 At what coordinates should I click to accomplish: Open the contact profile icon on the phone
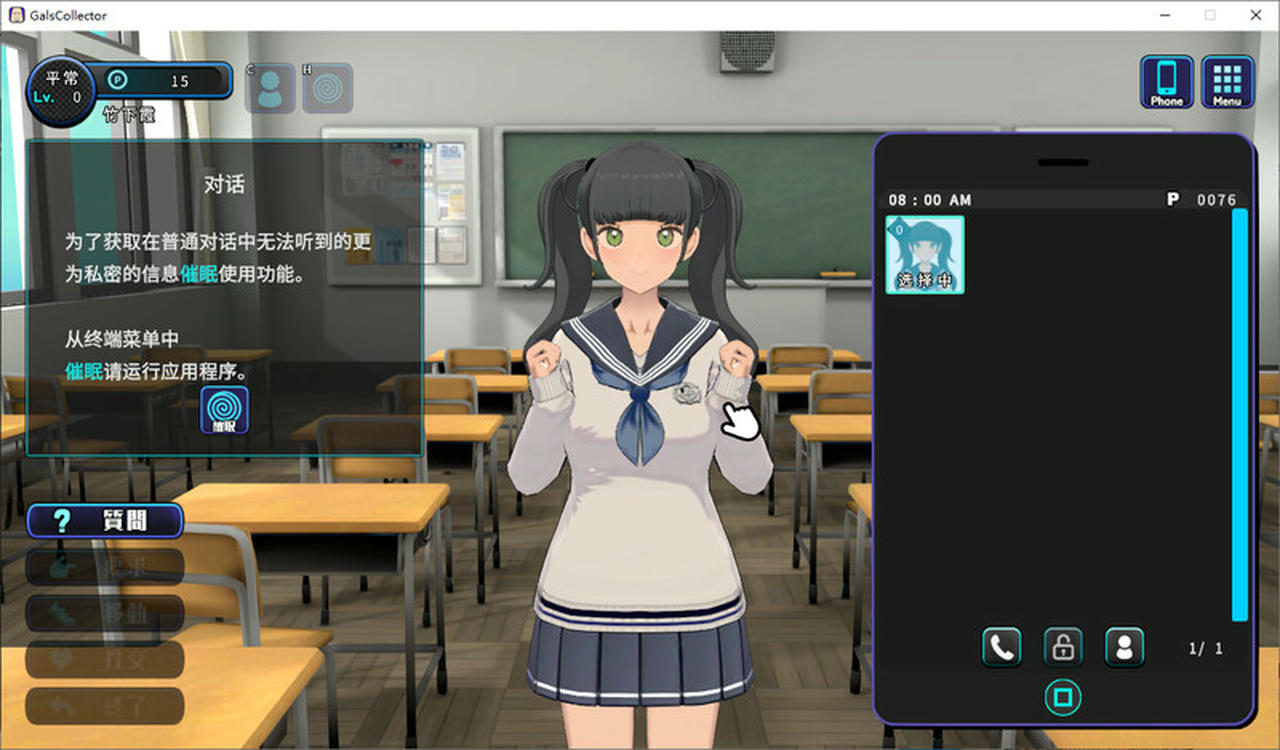[x=1125, y=647]
